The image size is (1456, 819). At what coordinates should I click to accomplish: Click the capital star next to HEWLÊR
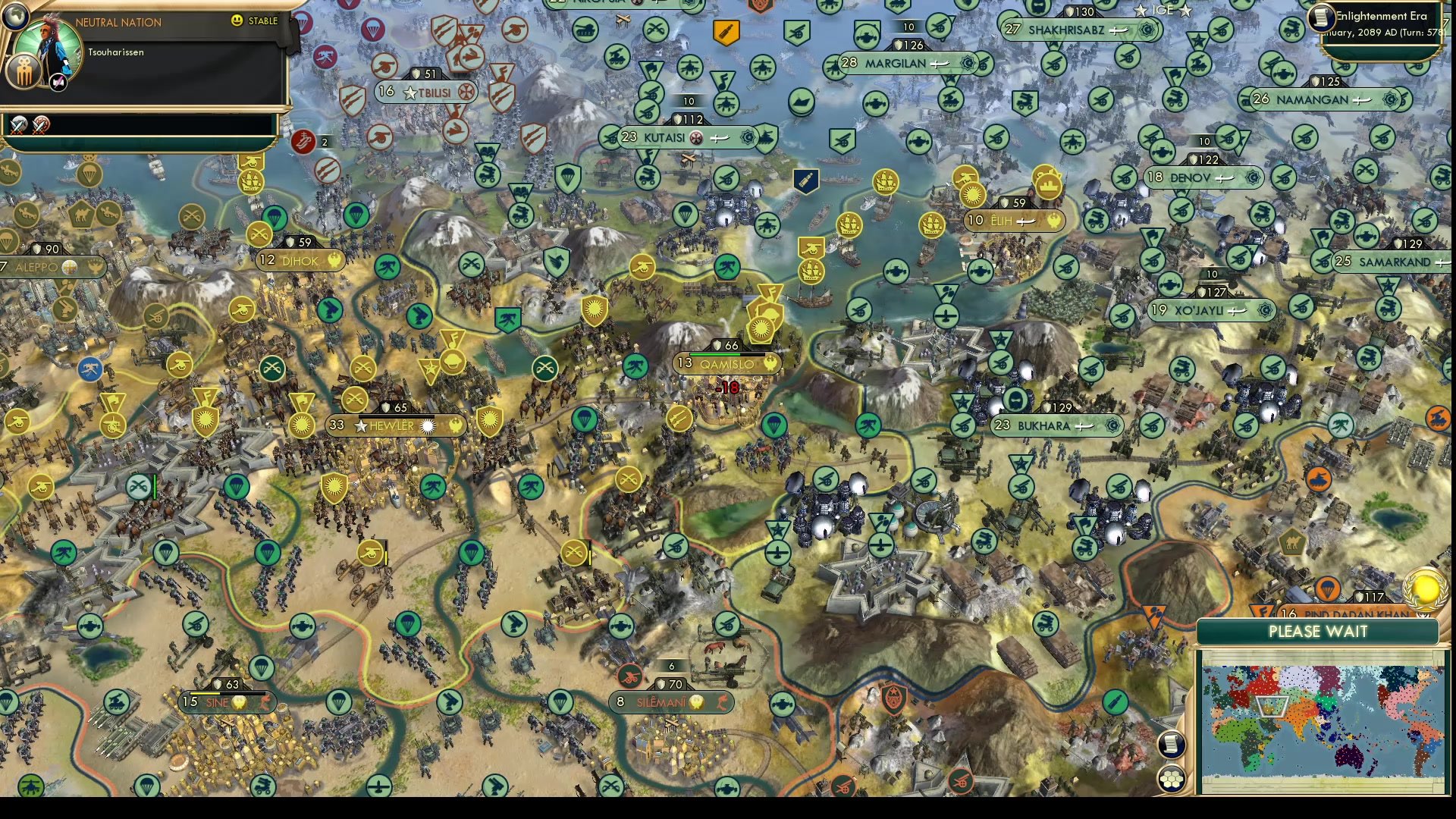362,426
